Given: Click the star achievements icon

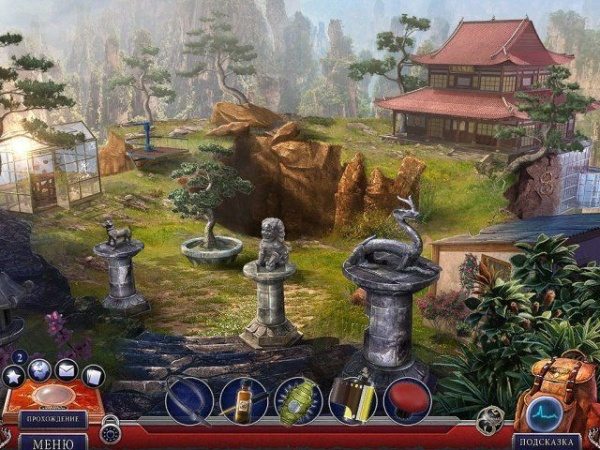Looking at the screenshot, I should coord(14,376).
